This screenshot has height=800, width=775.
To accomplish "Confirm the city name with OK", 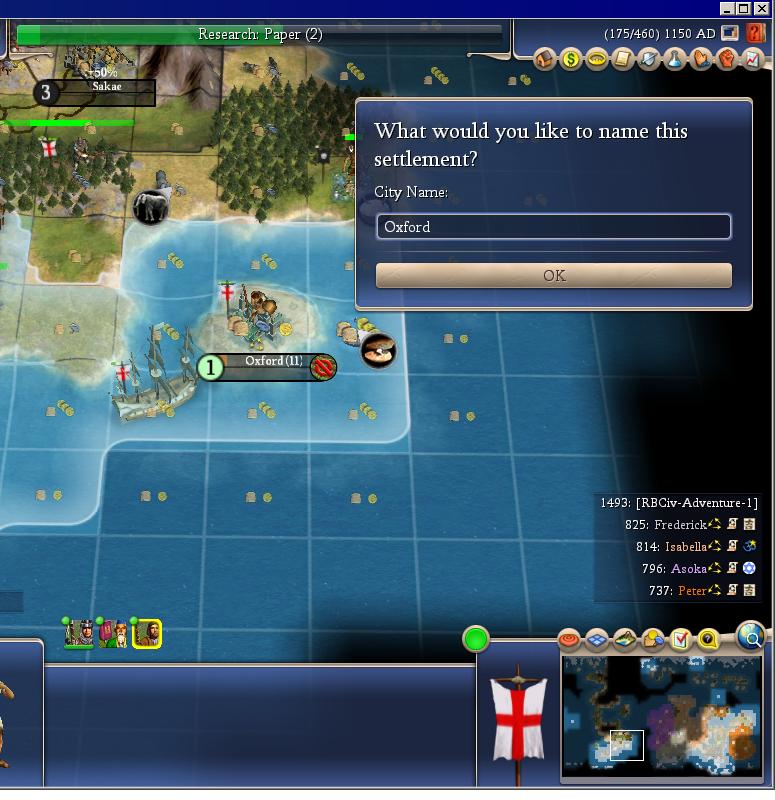I will 553,276.
